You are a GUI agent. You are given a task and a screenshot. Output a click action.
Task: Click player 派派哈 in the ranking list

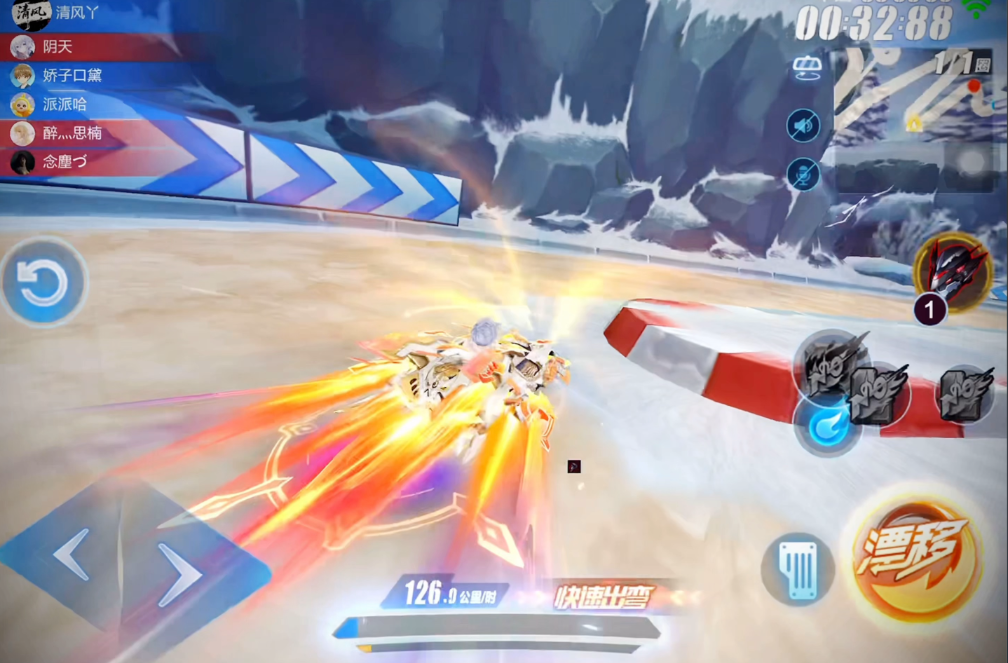(x=64, y=104)
